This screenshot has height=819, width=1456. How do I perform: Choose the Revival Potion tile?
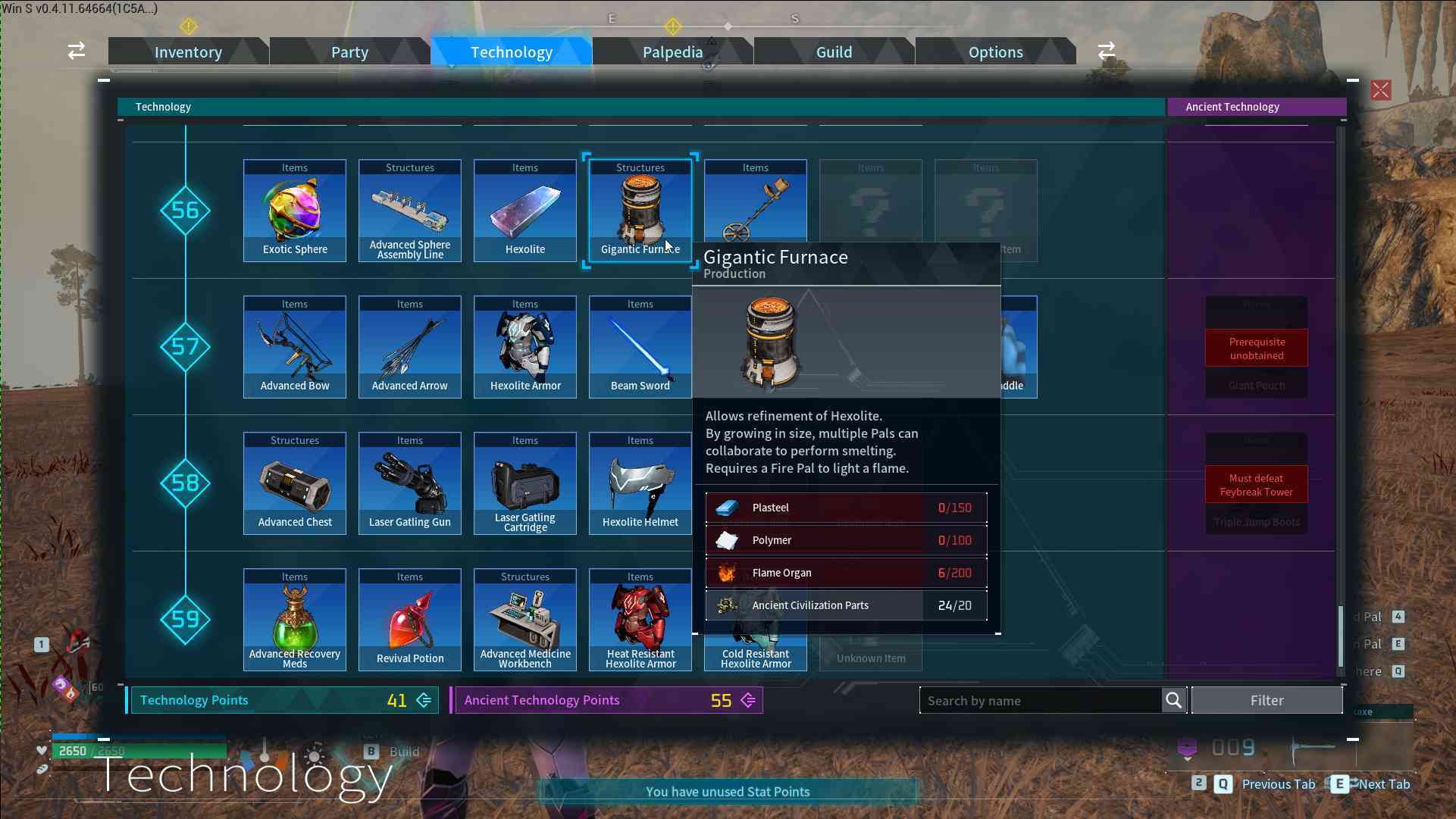click(410, 621)
